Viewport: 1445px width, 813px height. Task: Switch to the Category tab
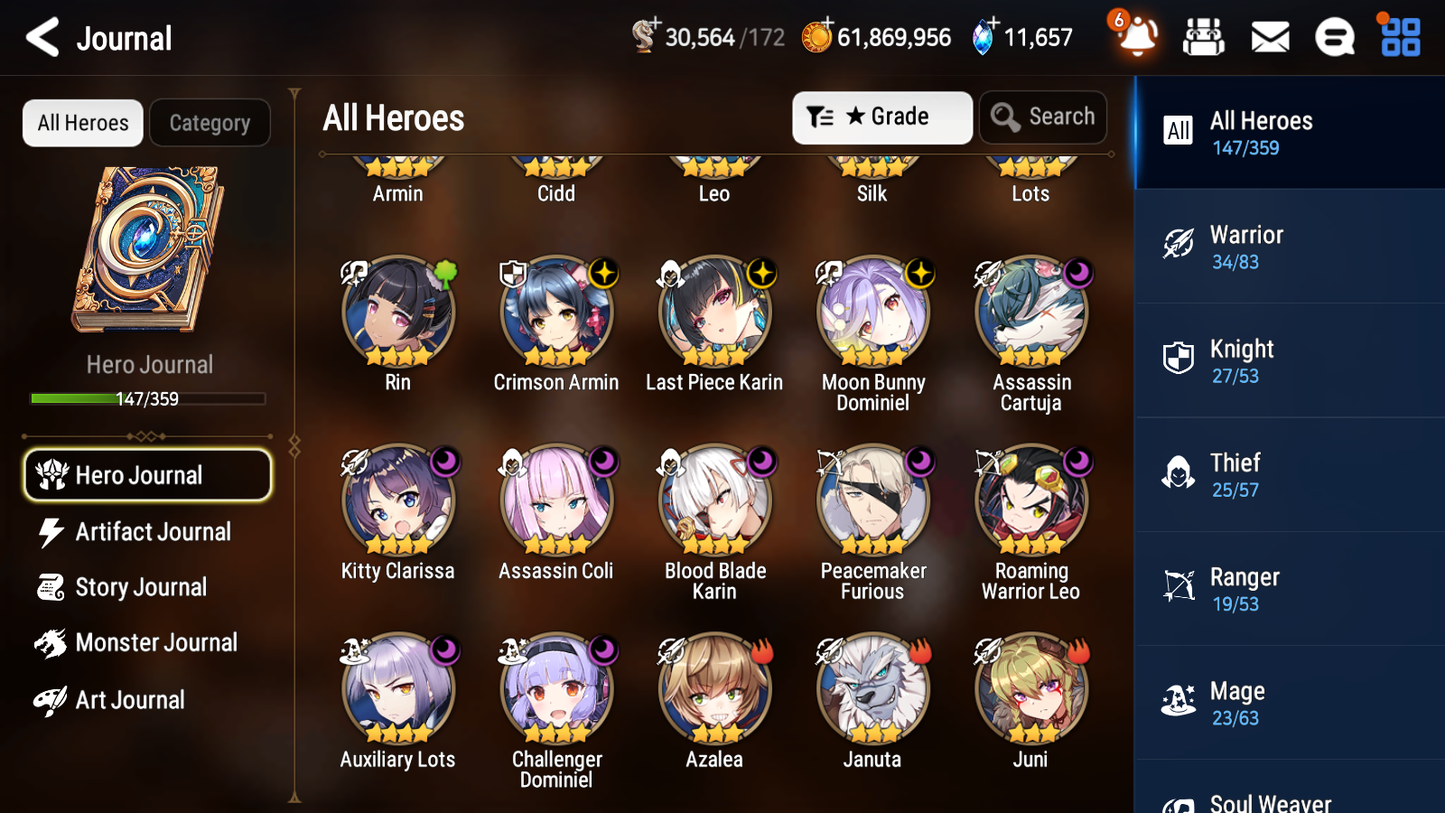pyautogui.click(x=210, y=122)
